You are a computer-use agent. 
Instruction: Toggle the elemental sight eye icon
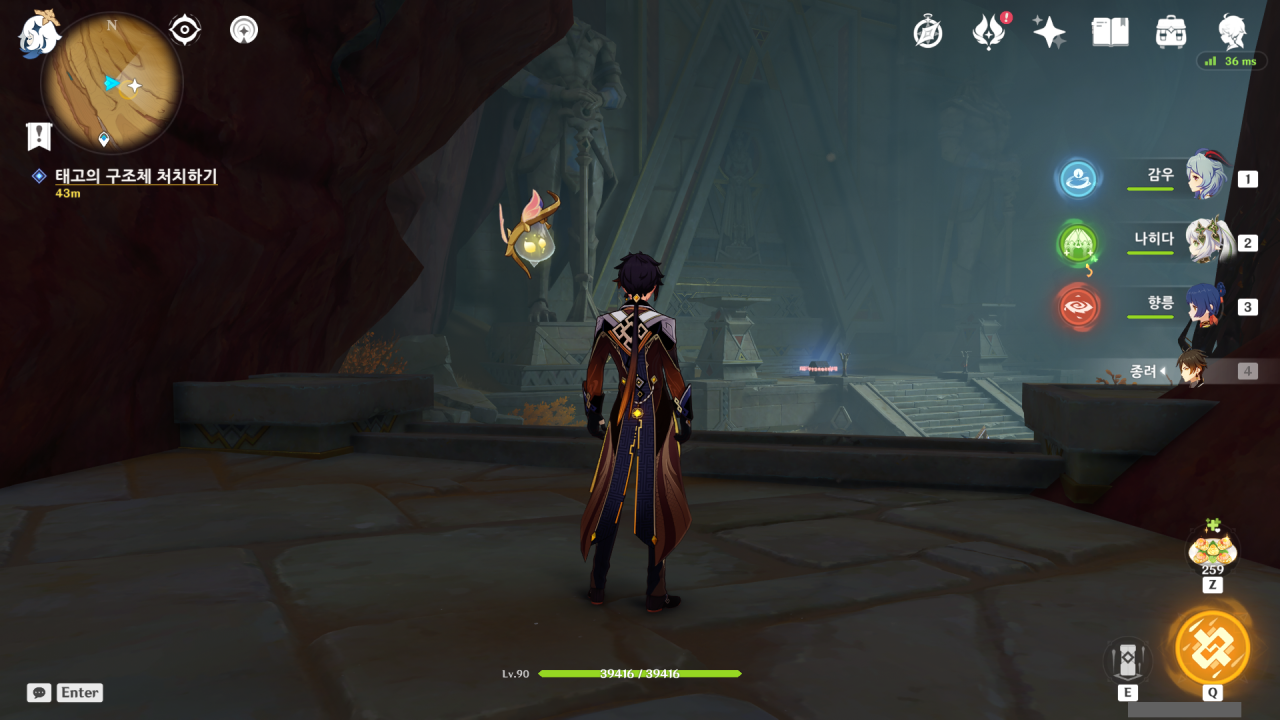point(185,30)
